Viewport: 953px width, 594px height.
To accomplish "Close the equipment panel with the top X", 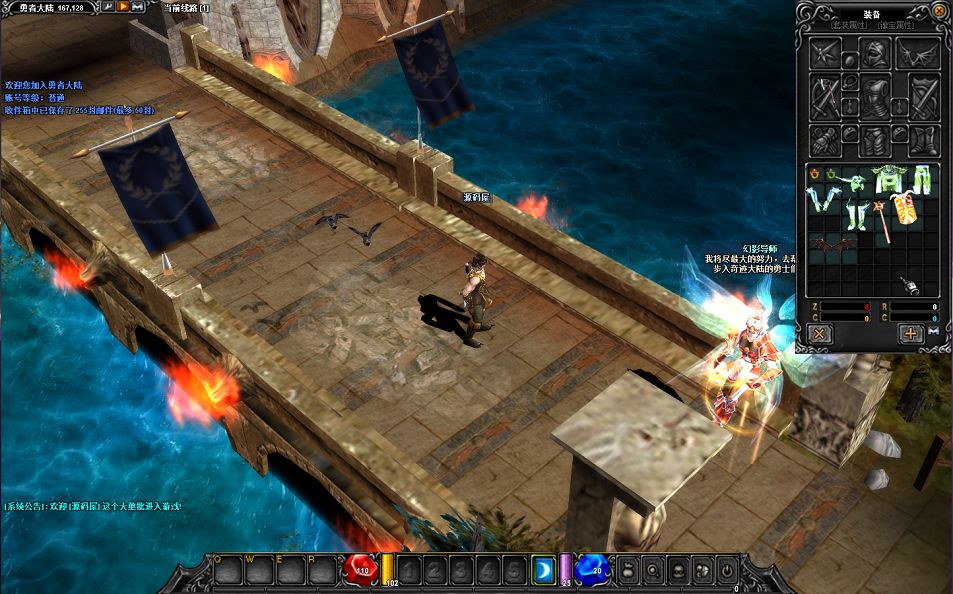I will tap(938, 11).
